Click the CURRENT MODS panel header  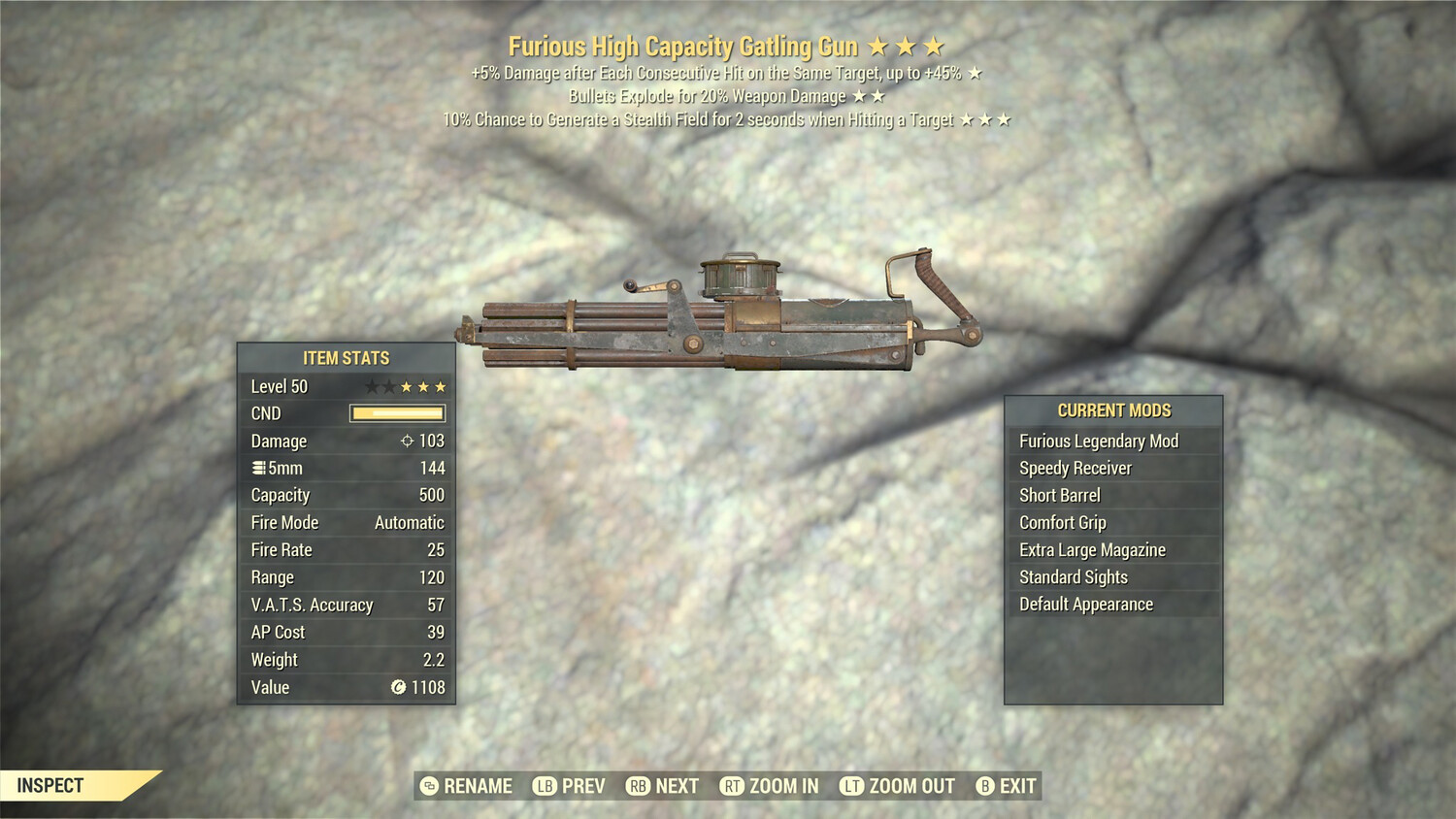pyautogui.click(x=1112, y=410)
